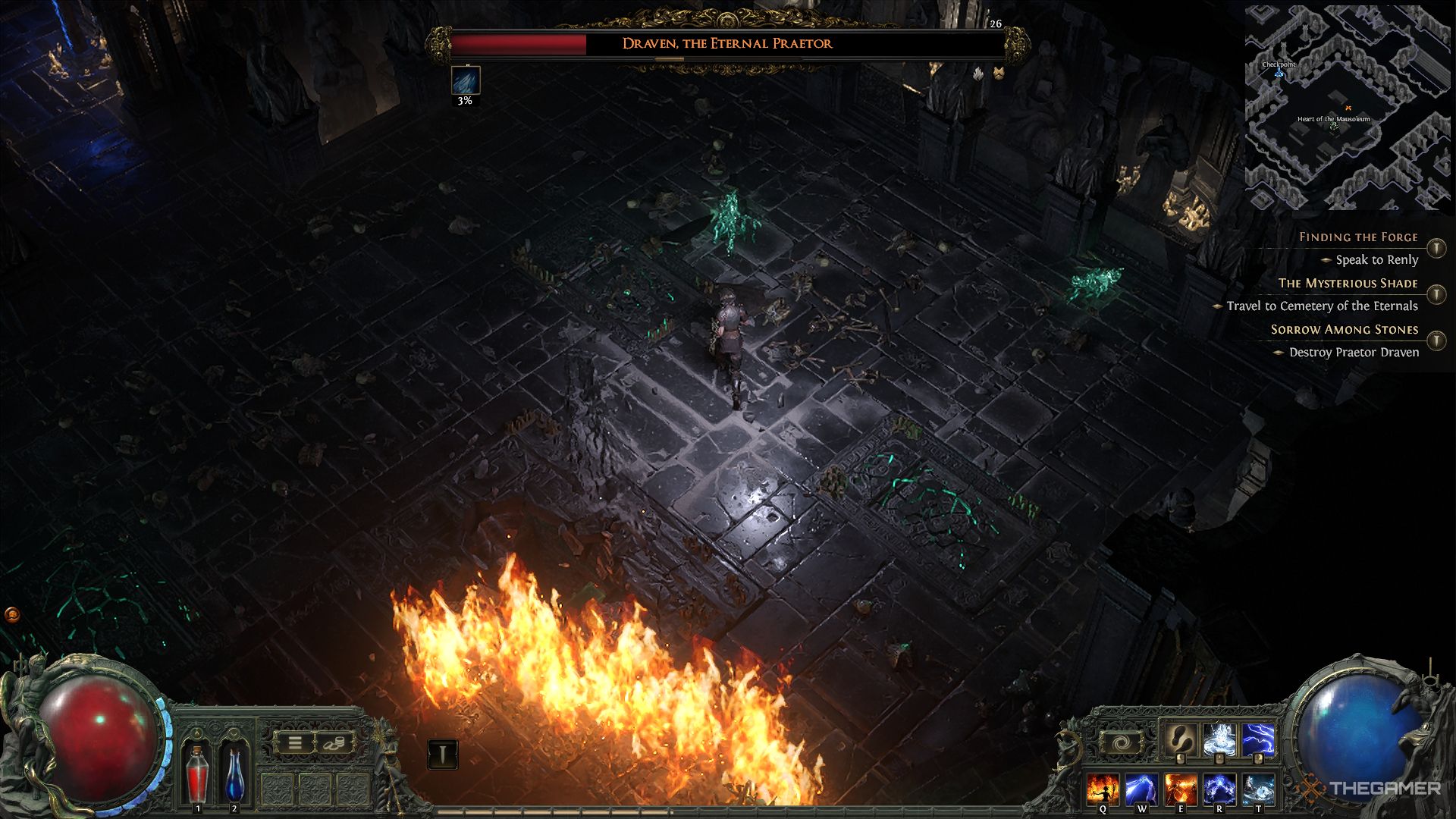Cast the fire blast skill on E
Image resolution: width=1456 pixels, height=819 pixels.
coord(1180,789)
